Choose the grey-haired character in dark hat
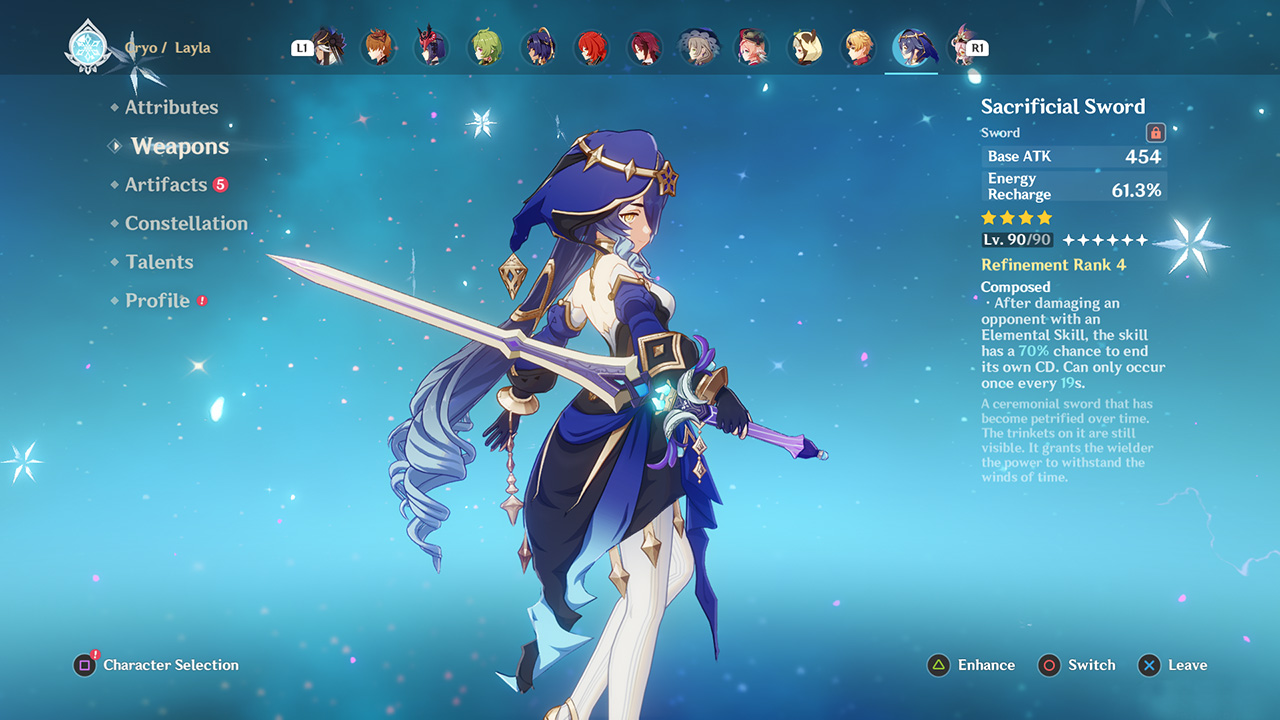This screenshot has height=720, width=1280. [698, 48]
